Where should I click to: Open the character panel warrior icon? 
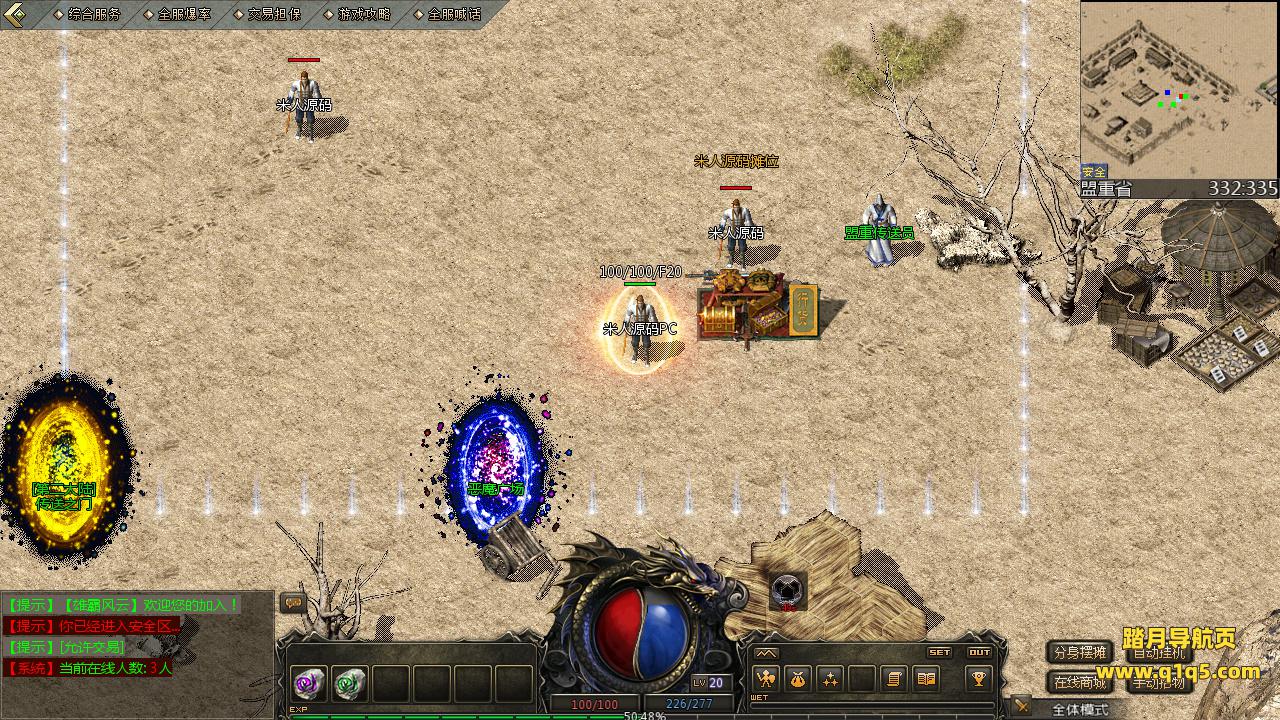click(x=766, y=679)
